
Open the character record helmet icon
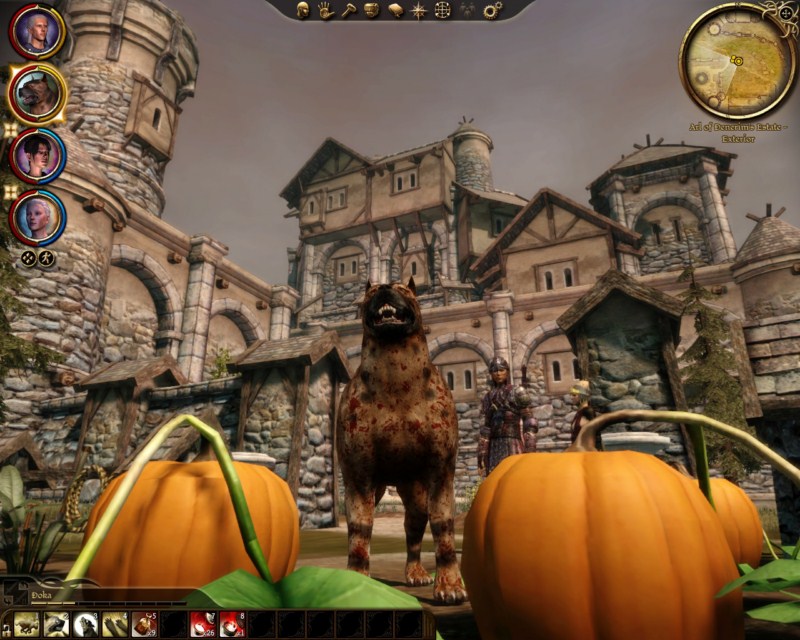tap(303, 10)
